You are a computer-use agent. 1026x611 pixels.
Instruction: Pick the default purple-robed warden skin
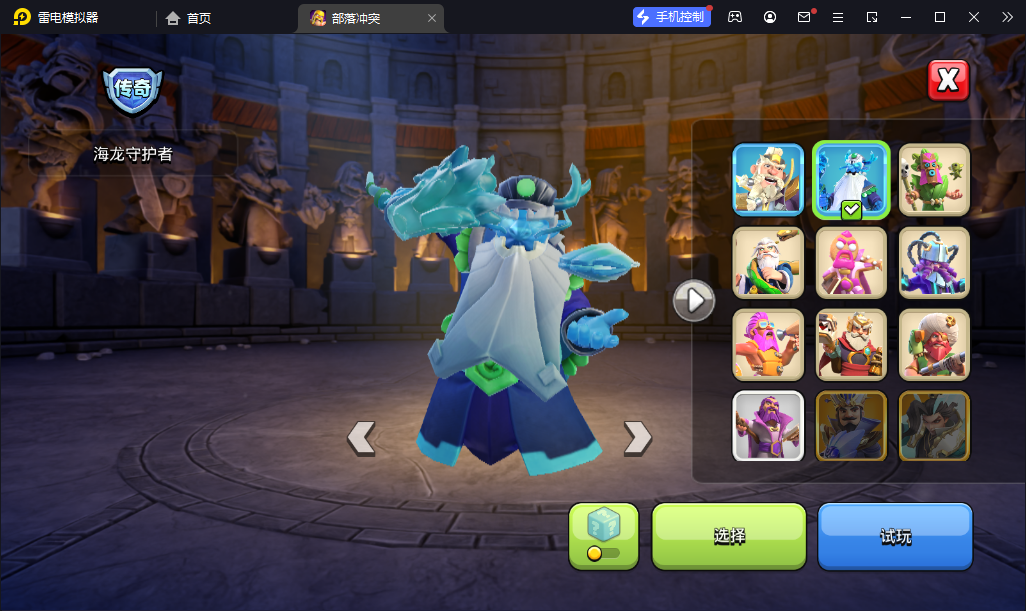pyautogui.click(x=768, y=425)
